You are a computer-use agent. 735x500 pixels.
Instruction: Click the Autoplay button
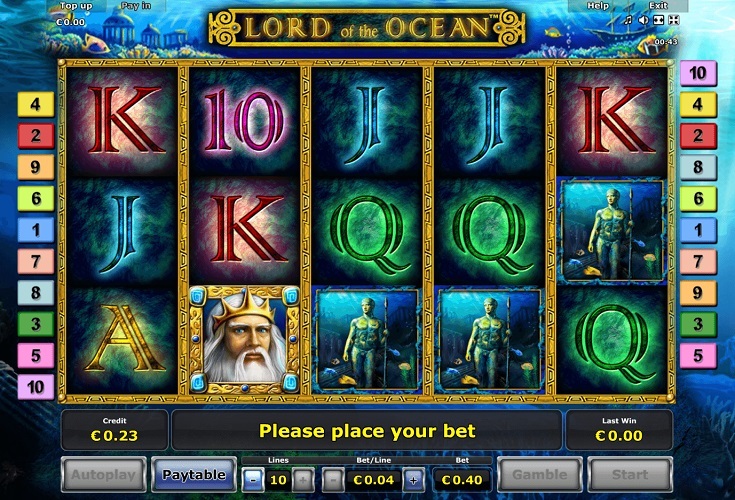point(104,474)
